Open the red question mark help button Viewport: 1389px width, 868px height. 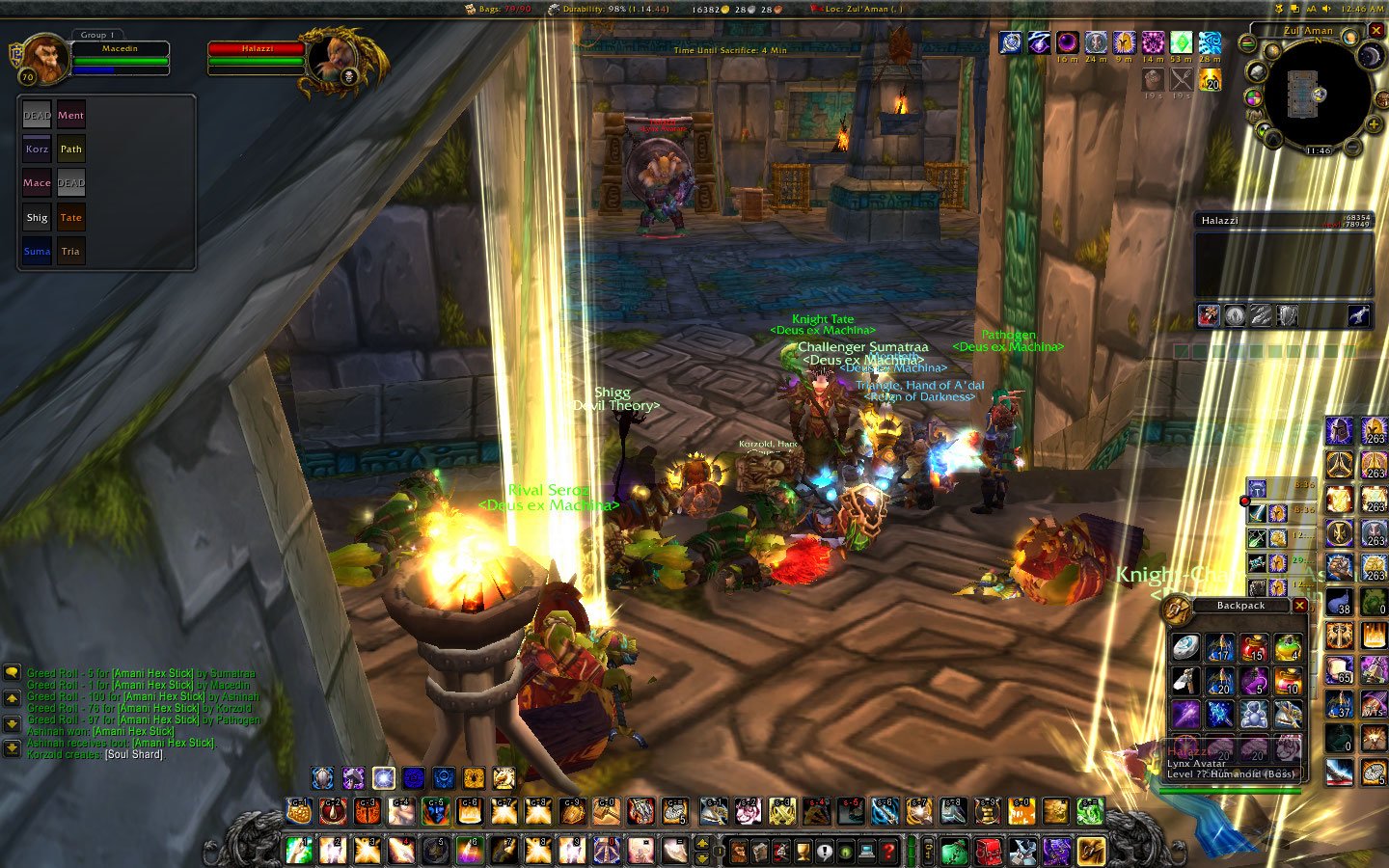[x=888, y=852]
